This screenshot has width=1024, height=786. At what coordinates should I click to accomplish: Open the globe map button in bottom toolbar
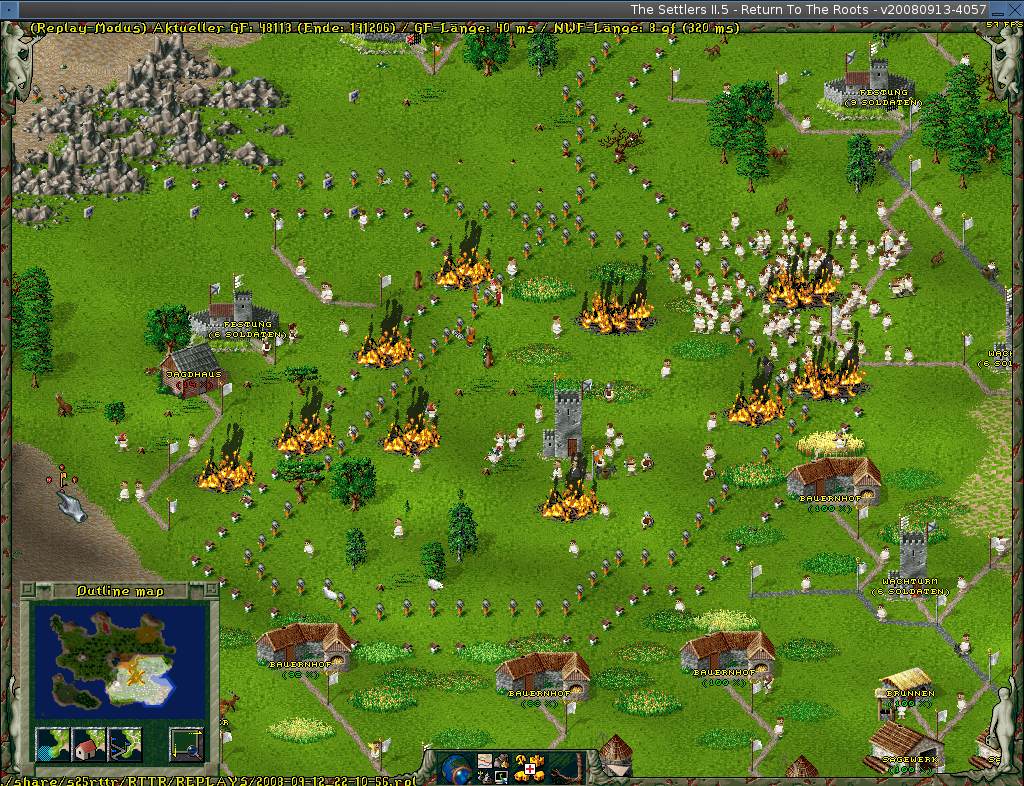click(456, 769)
